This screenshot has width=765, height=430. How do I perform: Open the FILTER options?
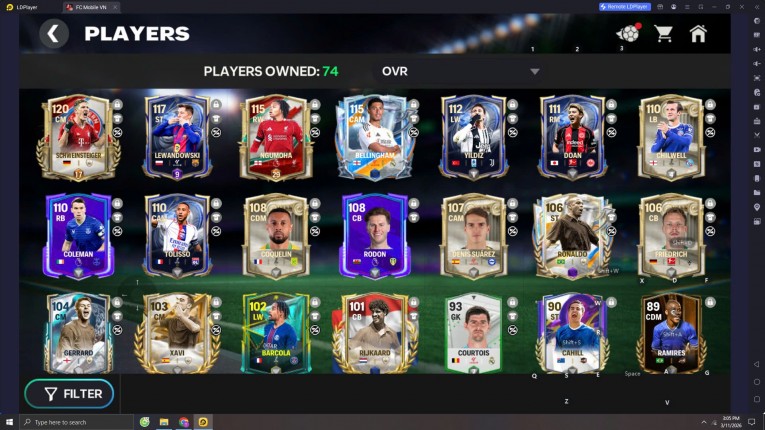(70, 394)
